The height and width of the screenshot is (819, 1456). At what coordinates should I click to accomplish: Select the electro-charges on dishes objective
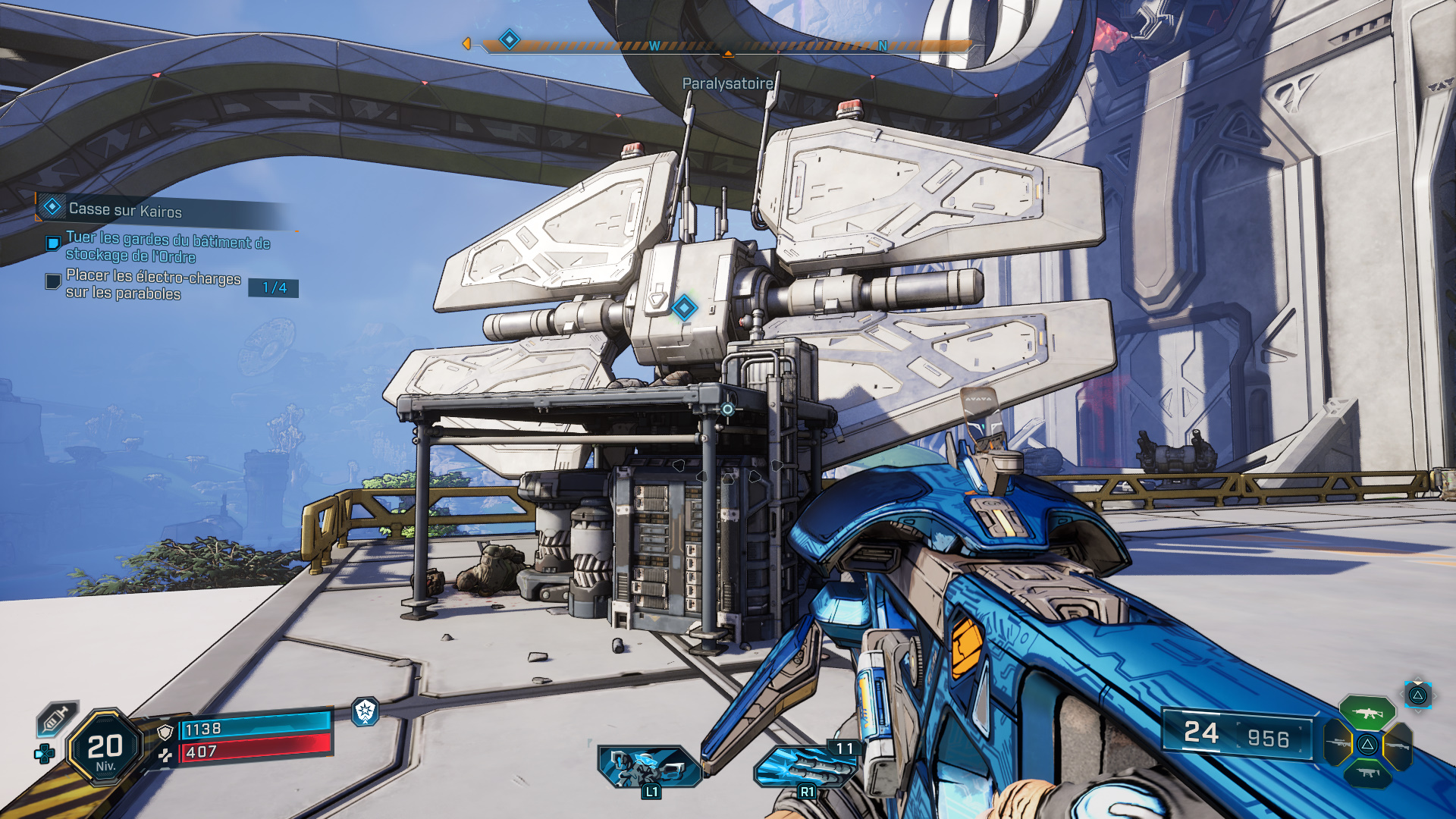[x=153, y=285]
